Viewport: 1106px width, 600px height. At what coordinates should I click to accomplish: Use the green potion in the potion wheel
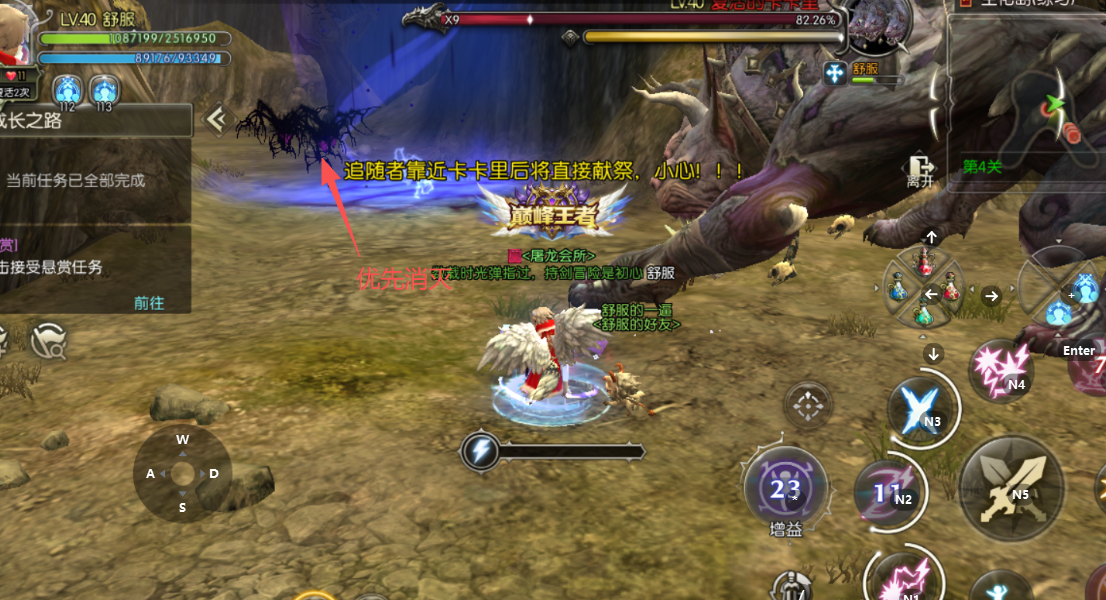tap(925, 315)
